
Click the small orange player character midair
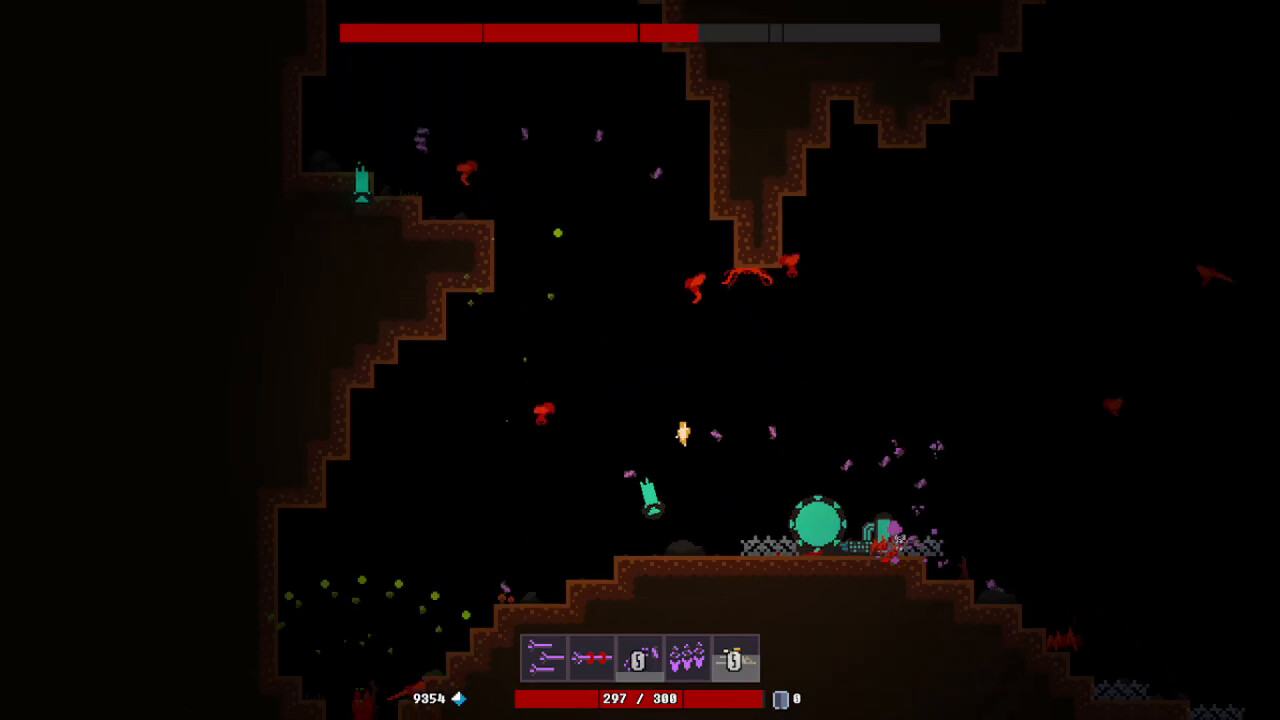682,433
